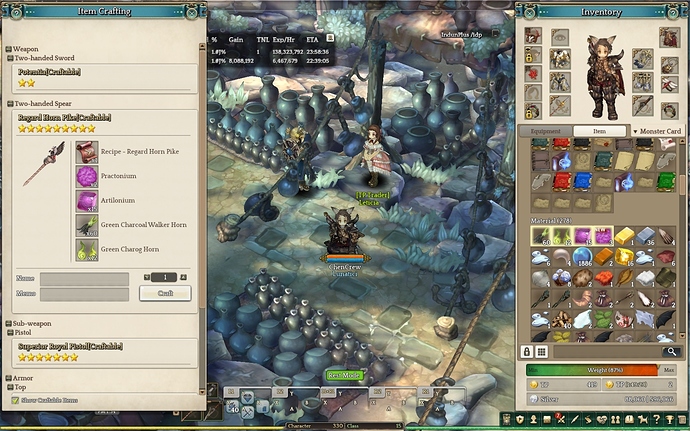Viewport: 690px width, 431px height.
Task: Toggle the Show Craftable Items checkbox
Action: [15, 400]
